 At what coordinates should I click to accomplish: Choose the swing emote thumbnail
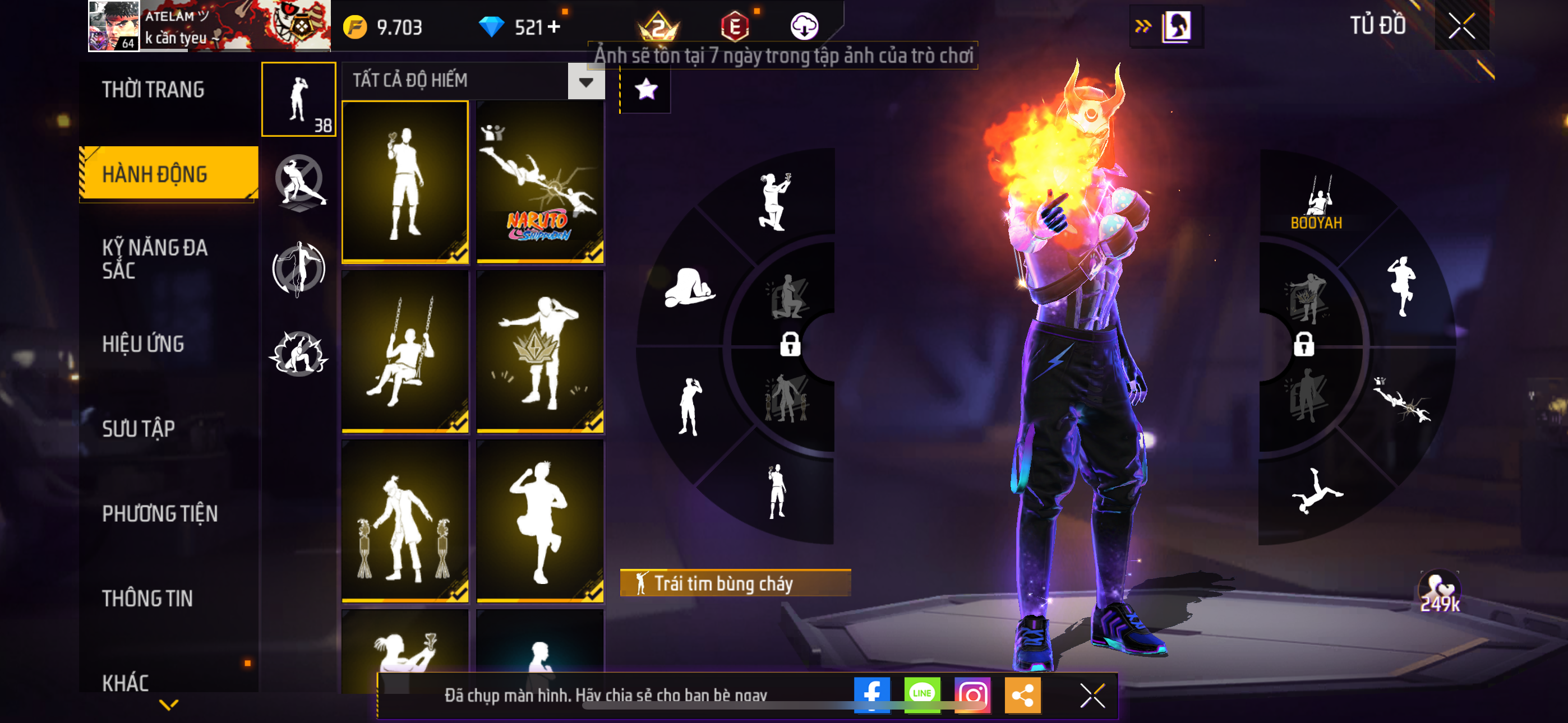(x=405, y=351)
